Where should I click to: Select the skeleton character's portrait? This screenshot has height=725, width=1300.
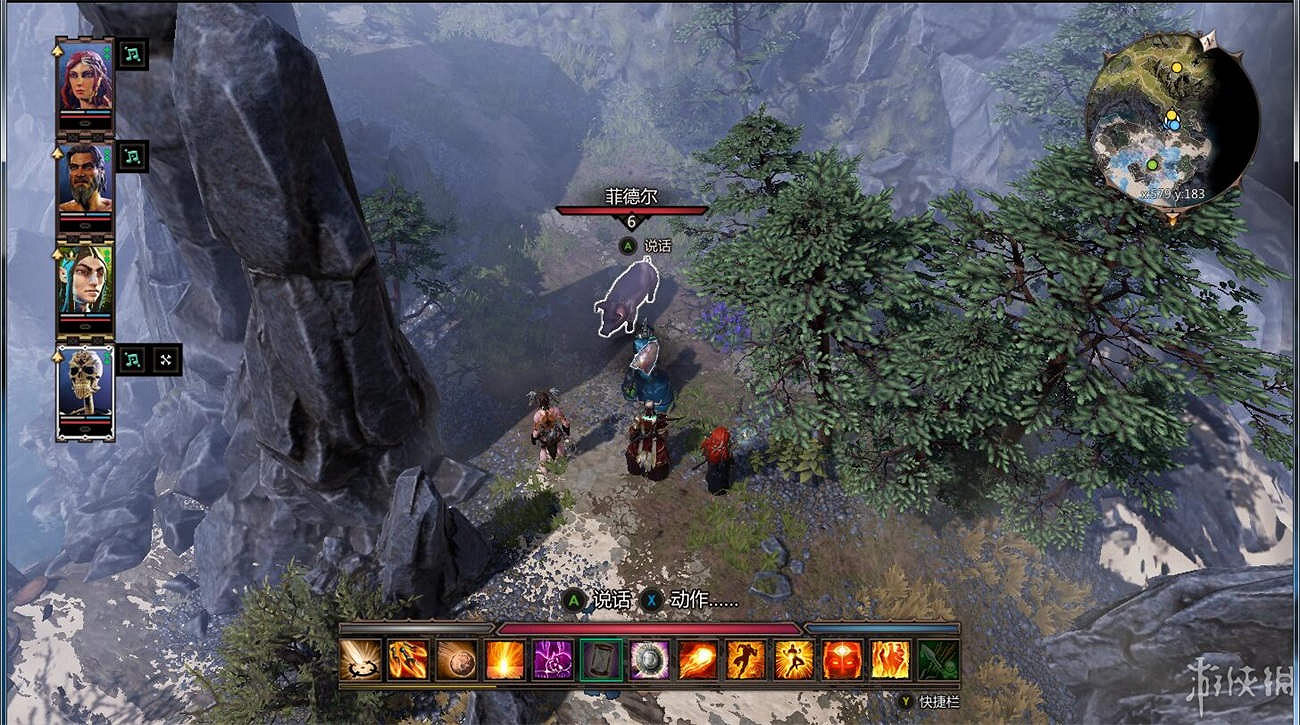(85, 386)
